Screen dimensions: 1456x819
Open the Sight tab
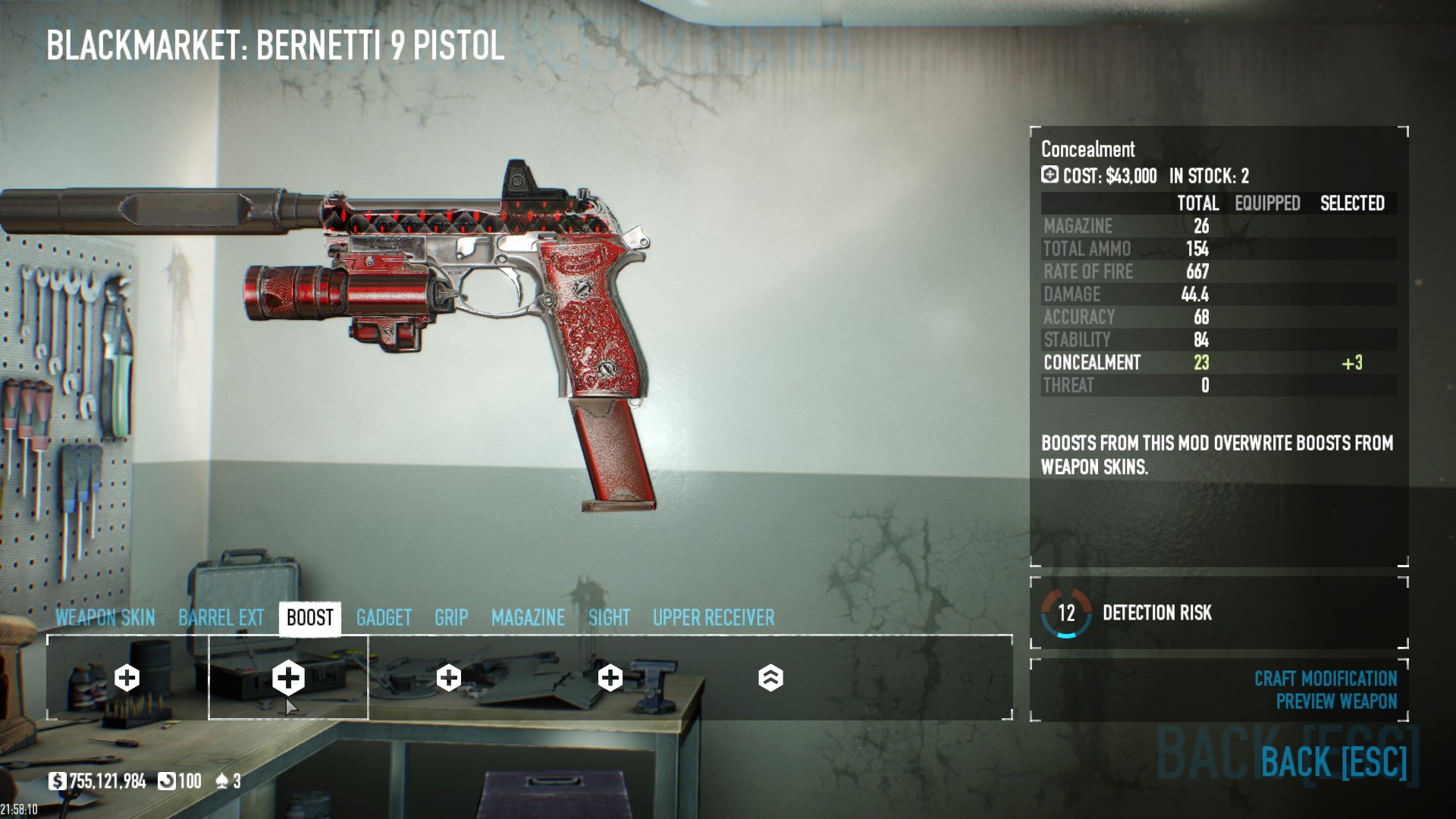pos(609,618)
